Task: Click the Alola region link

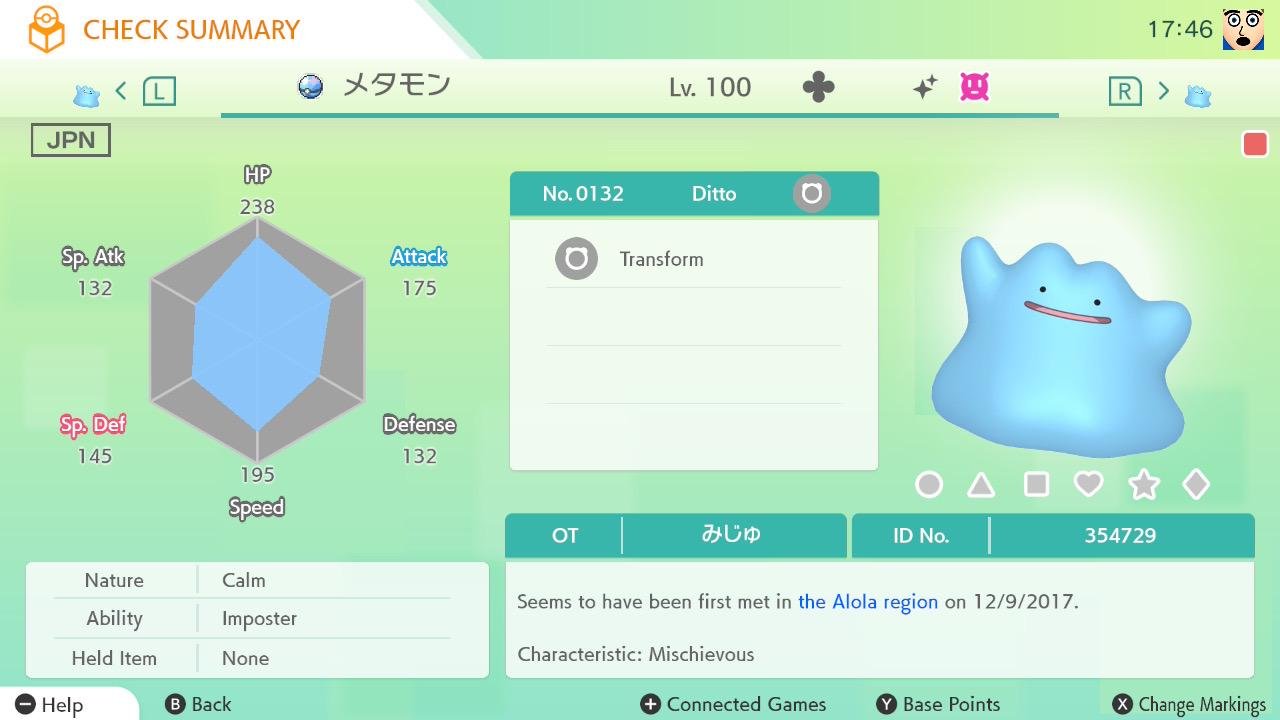Action: click(x=866, y=601)
